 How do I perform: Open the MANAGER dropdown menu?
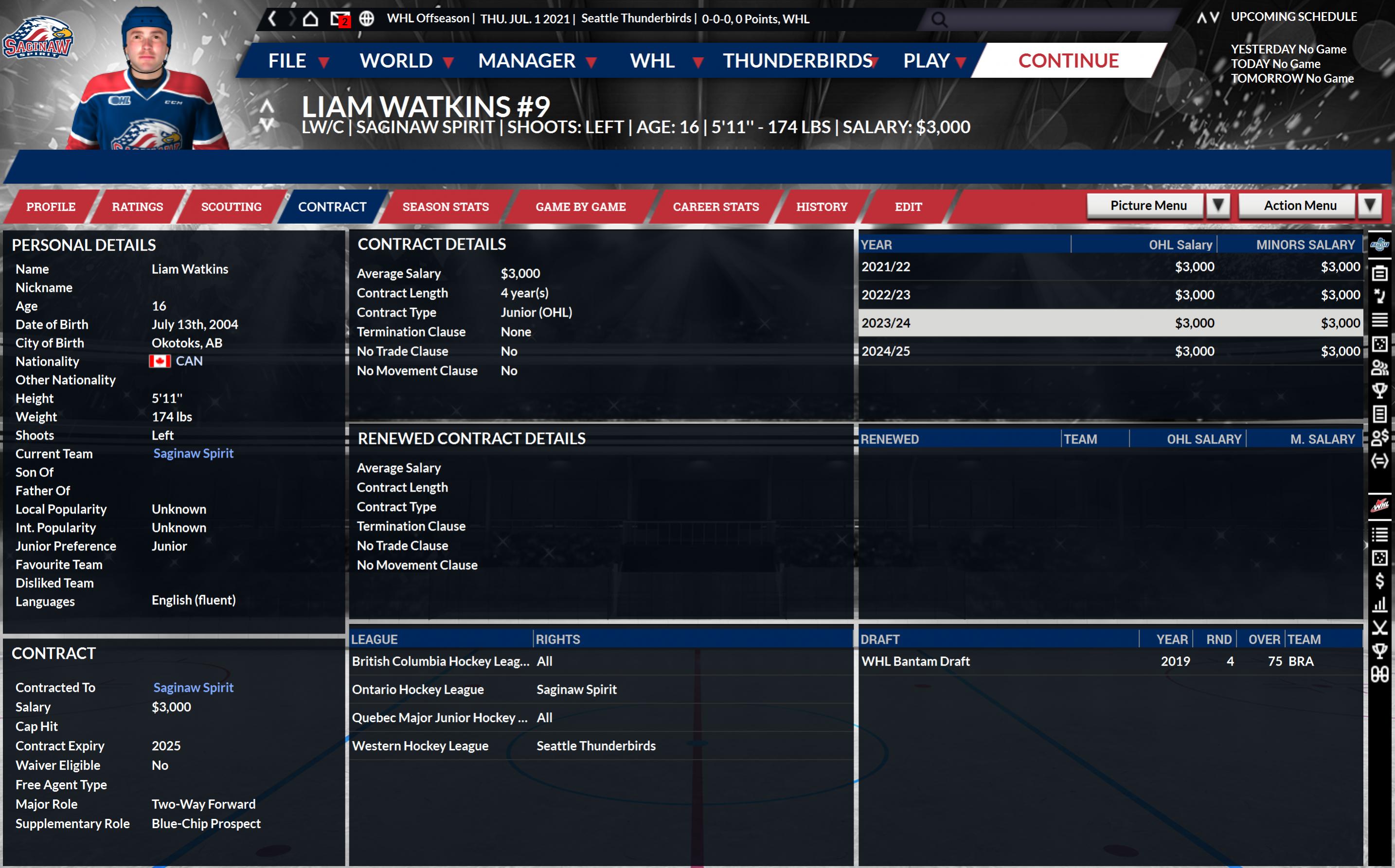[x=537, y=60]
